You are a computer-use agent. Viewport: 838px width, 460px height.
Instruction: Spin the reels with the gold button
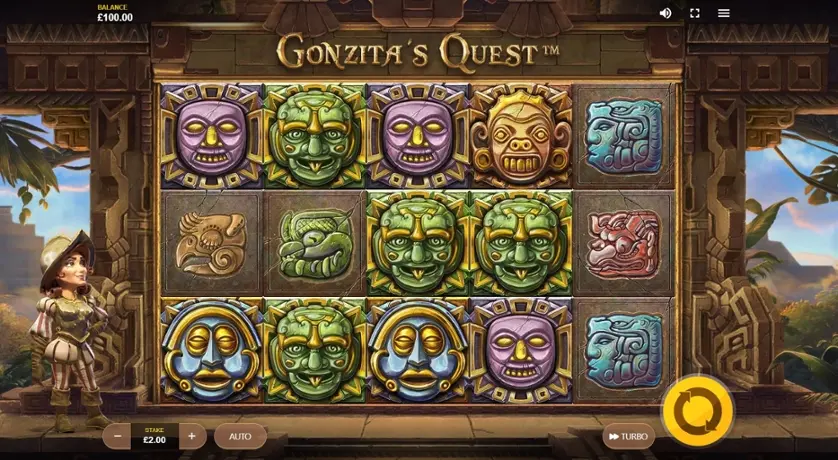(697, 410)
